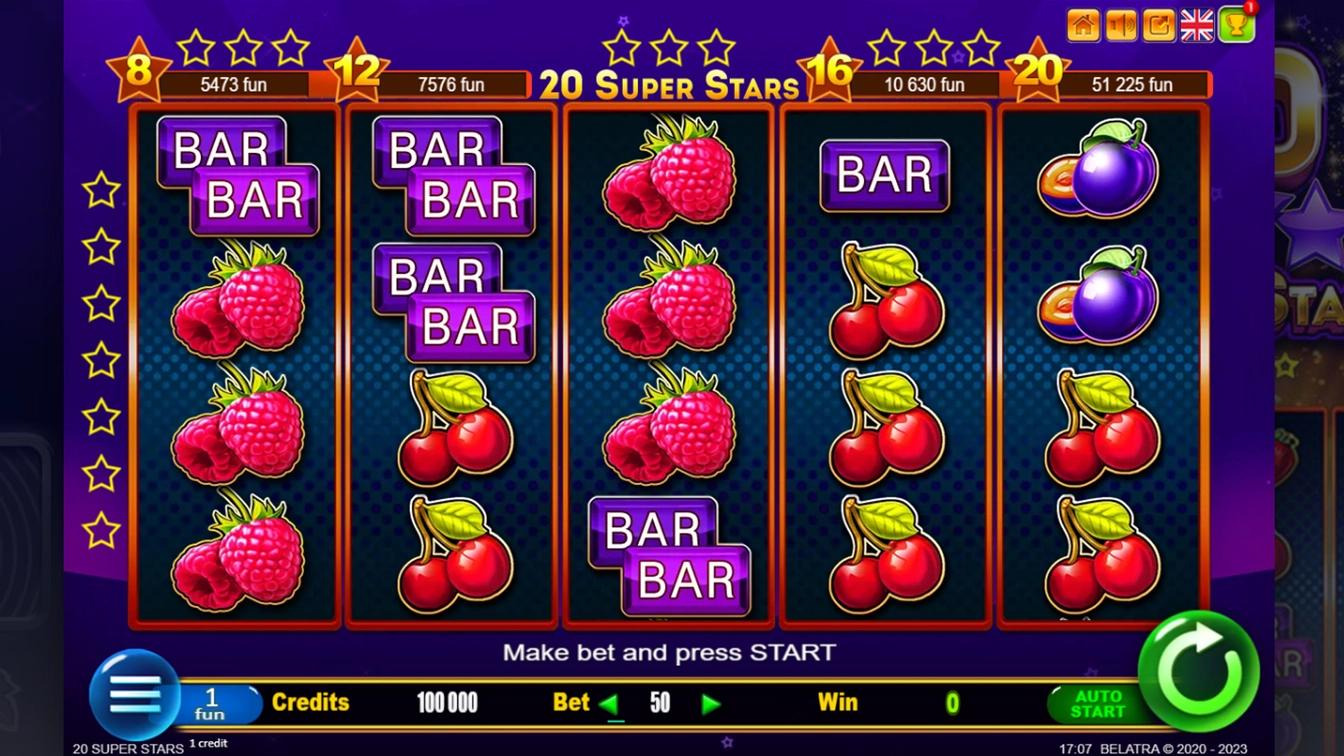This screenshot has height=756, width=1344.
Task: Change the 1 fun credit denomination
Action: click(212, 703)
